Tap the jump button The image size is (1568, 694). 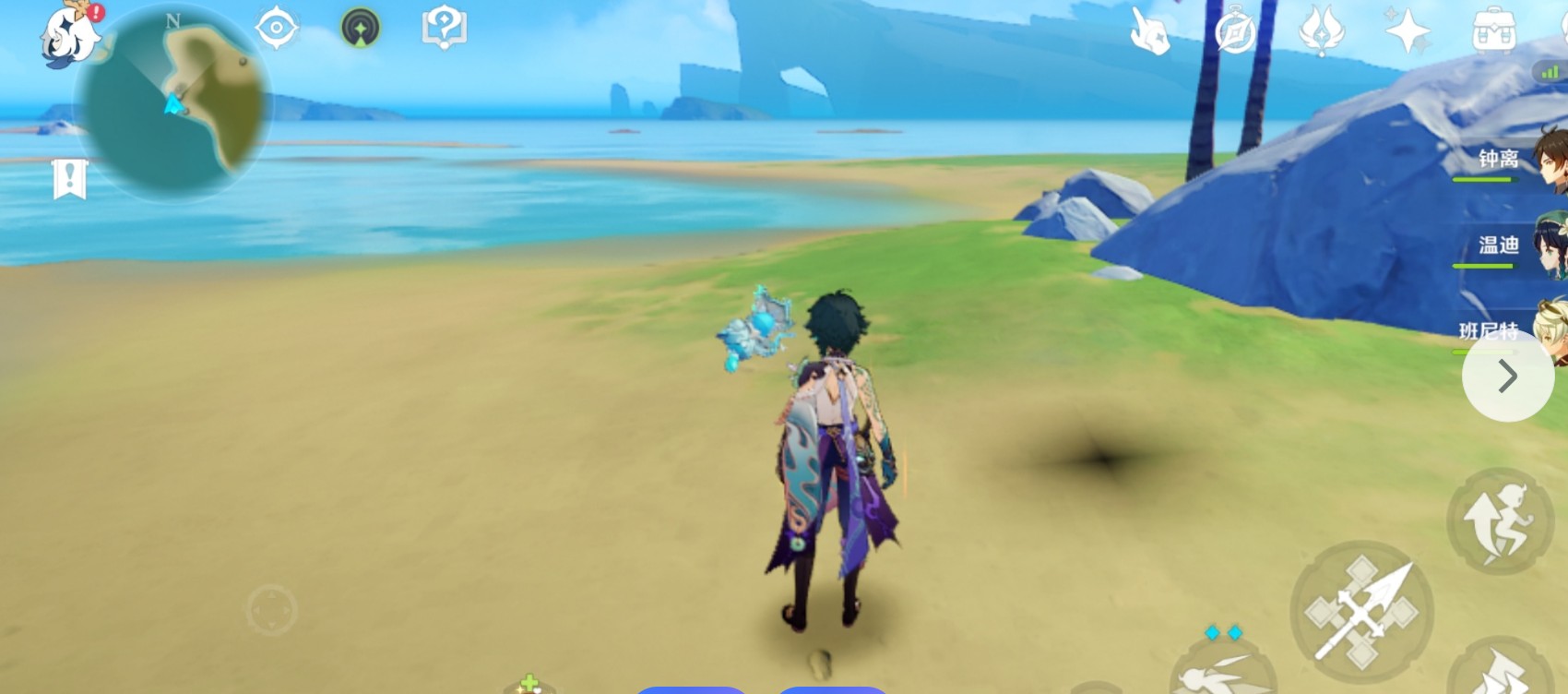point(1500,521)
